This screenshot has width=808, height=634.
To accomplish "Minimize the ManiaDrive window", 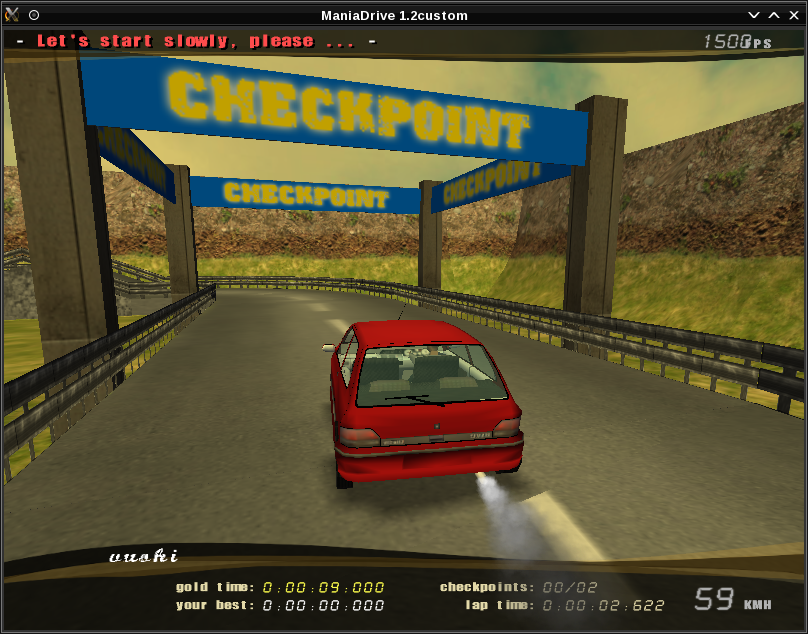I will 755,15.
